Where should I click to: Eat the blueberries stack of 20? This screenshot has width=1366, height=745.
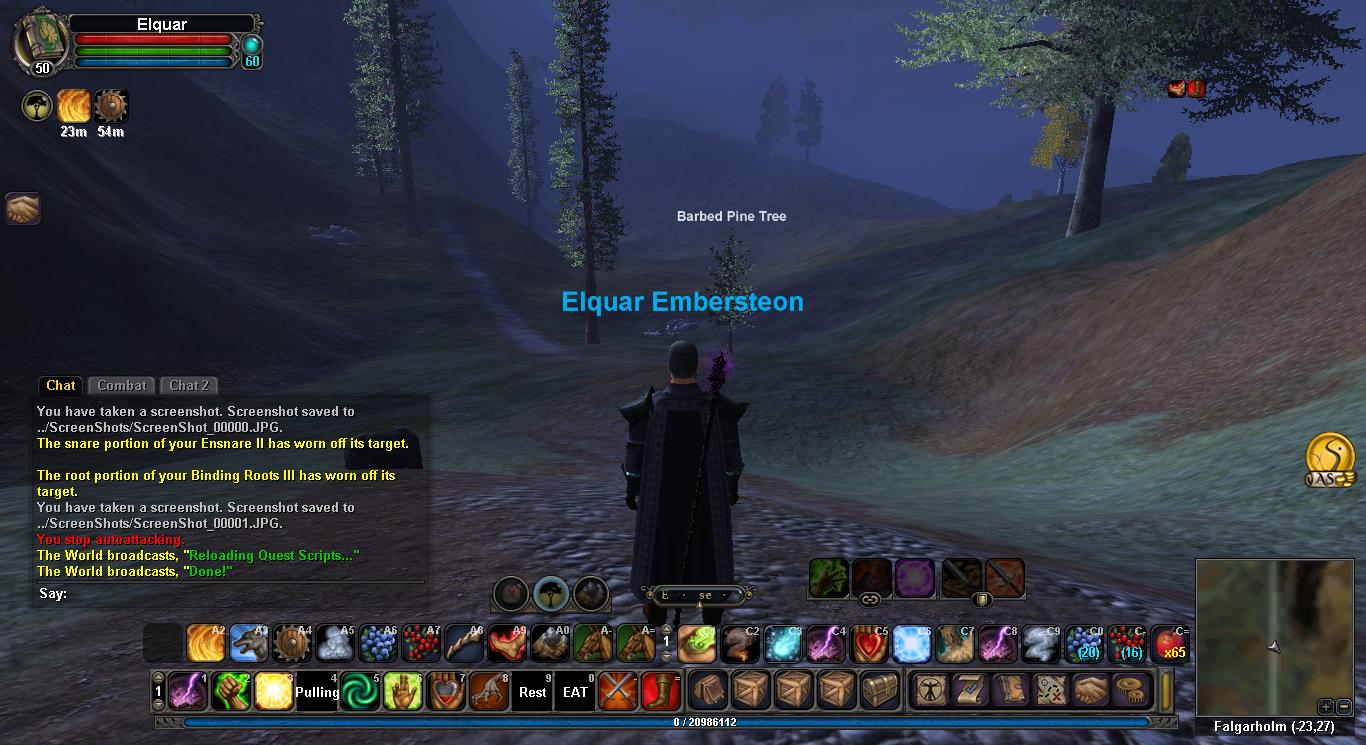coord(1084,645)
